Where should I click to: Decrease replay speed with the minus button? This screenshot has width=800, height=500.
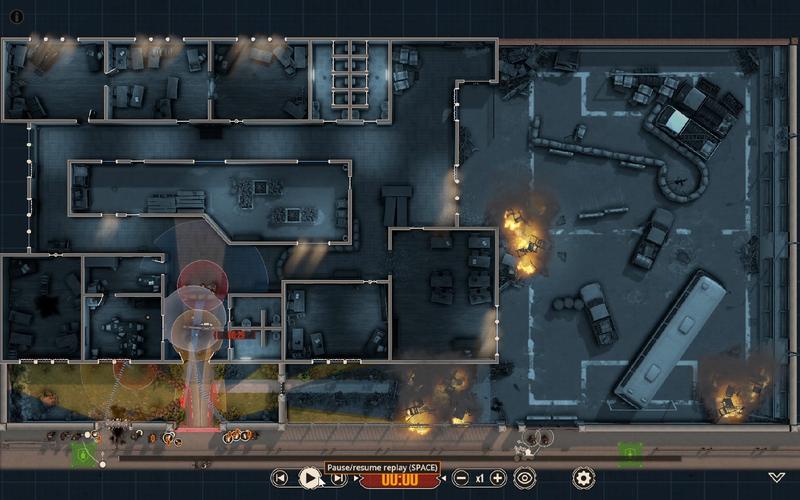click(461, 478)
